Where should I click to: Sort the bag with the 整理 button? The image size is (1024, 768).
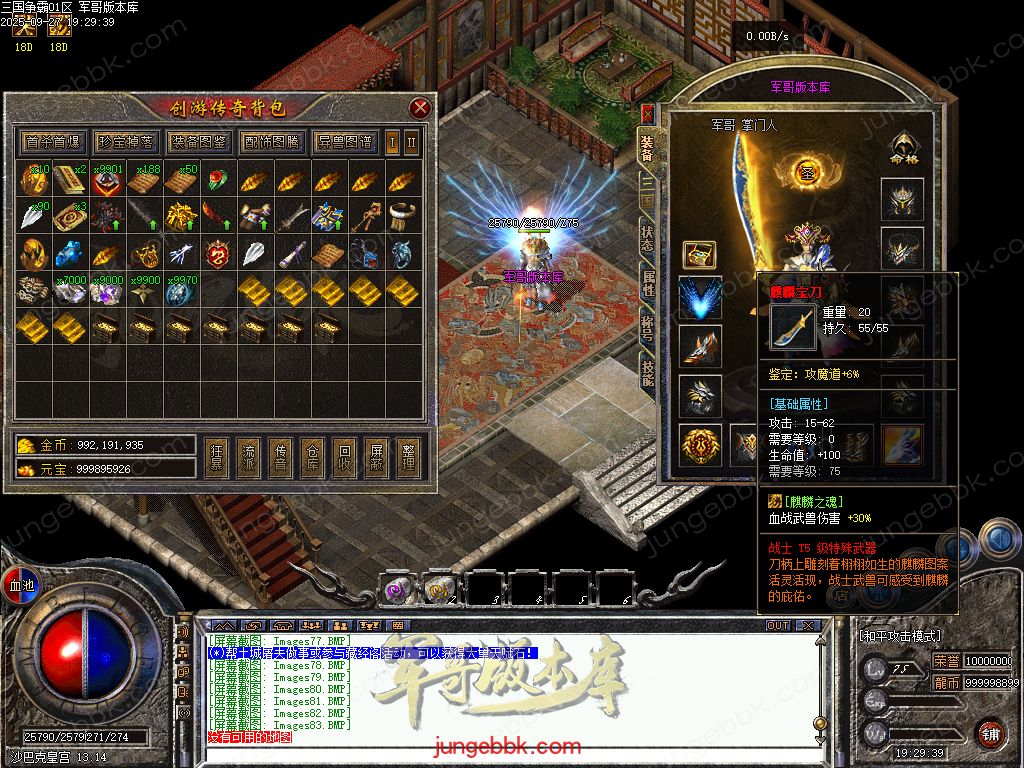pos(408,455)
